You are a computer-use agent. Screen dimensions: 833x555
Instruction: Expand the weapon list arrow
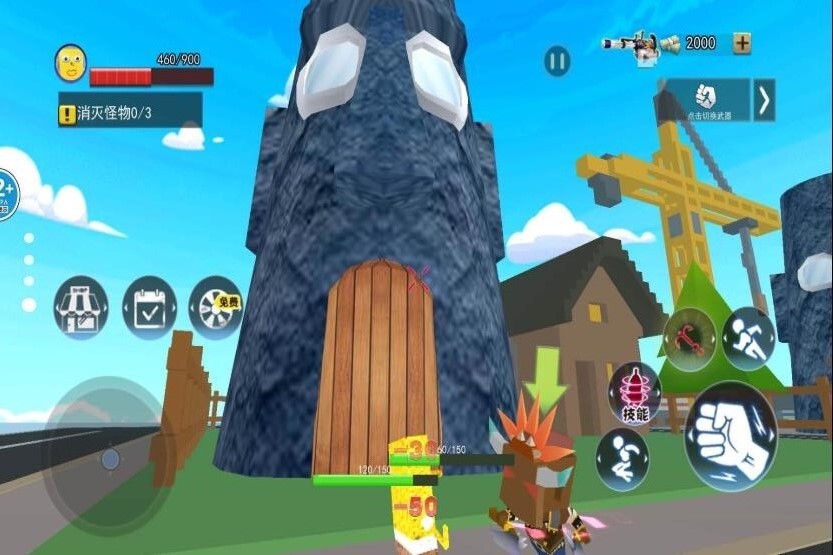tap(764, 100)
